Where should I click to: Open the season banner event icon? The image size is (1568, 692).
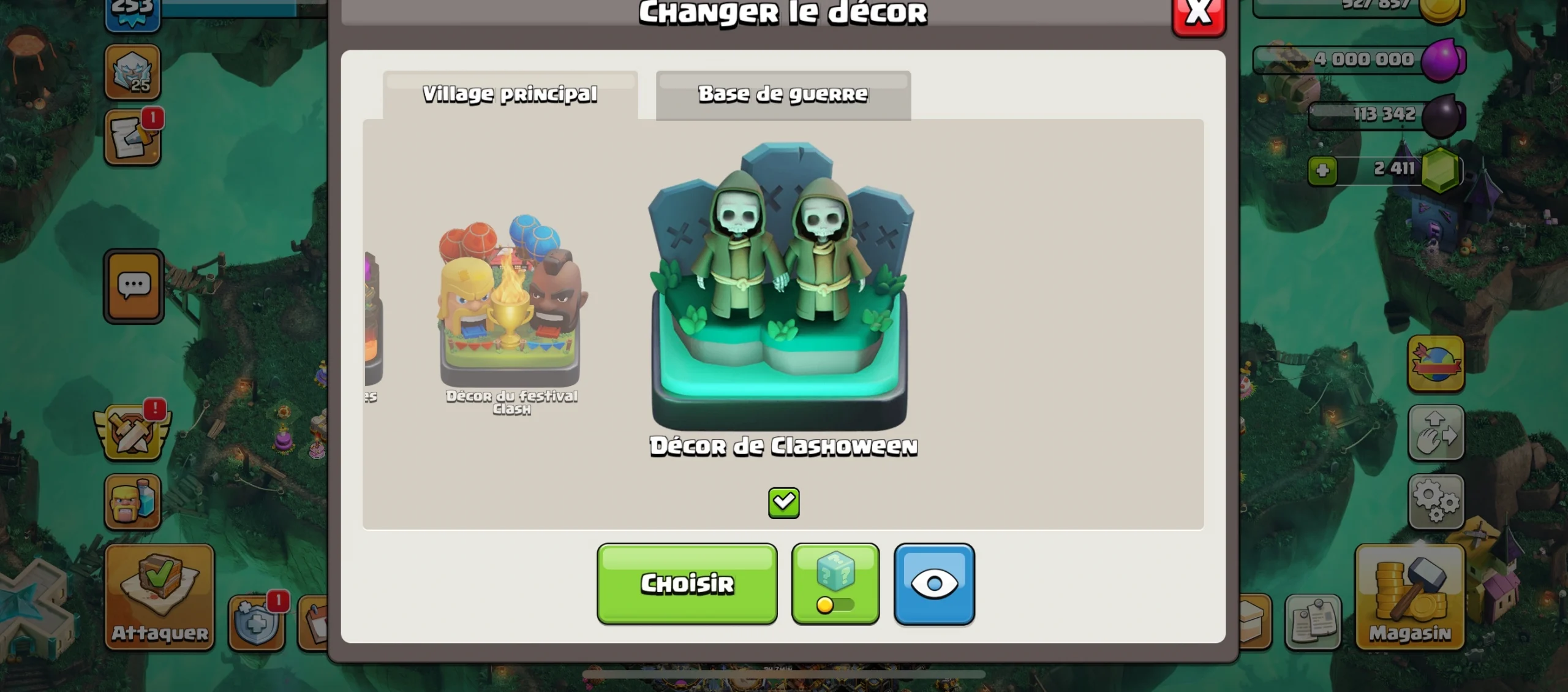[1436, 362]
